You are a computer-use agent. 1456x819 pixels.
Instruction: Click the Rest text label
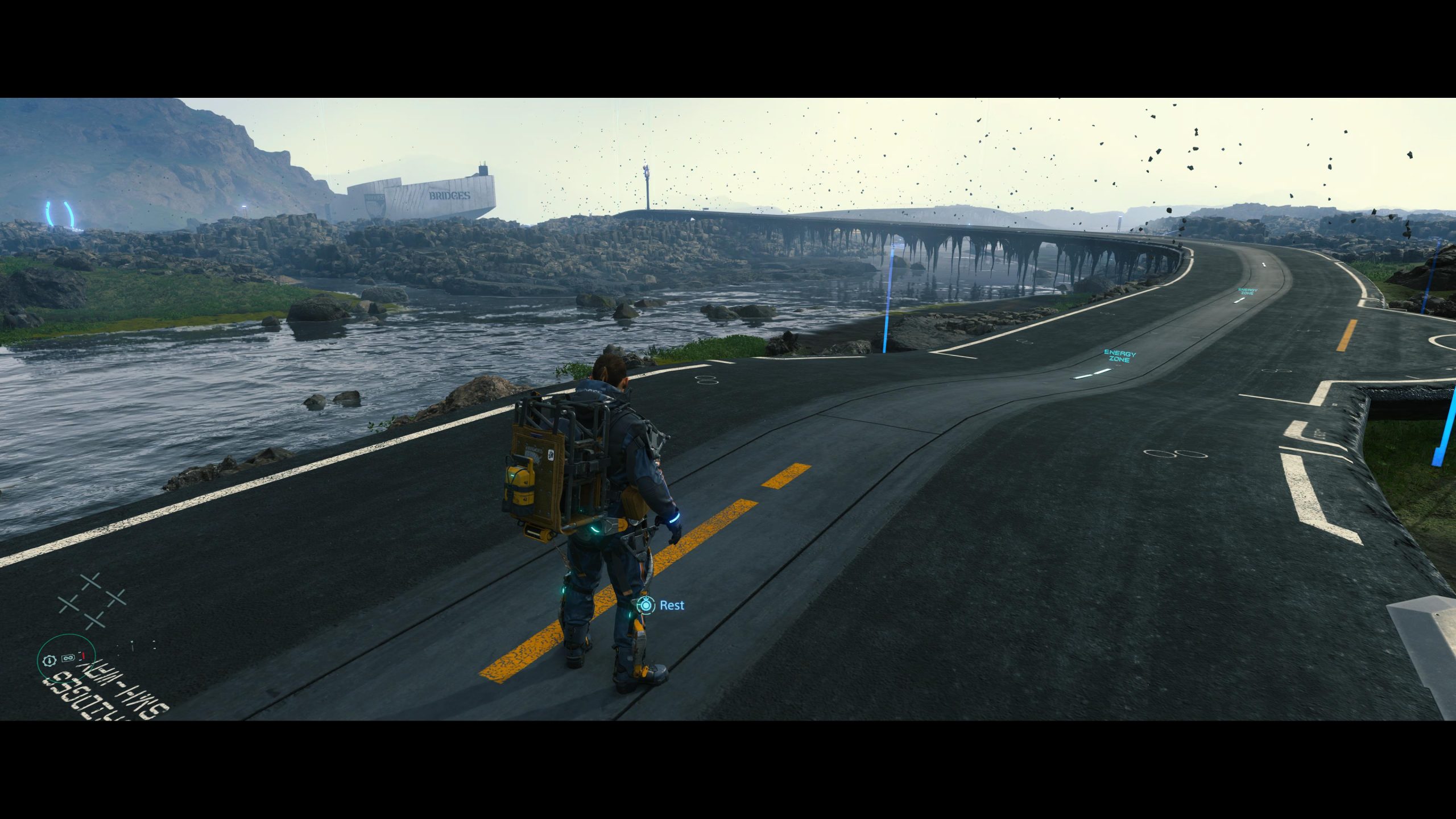point(672,605)
